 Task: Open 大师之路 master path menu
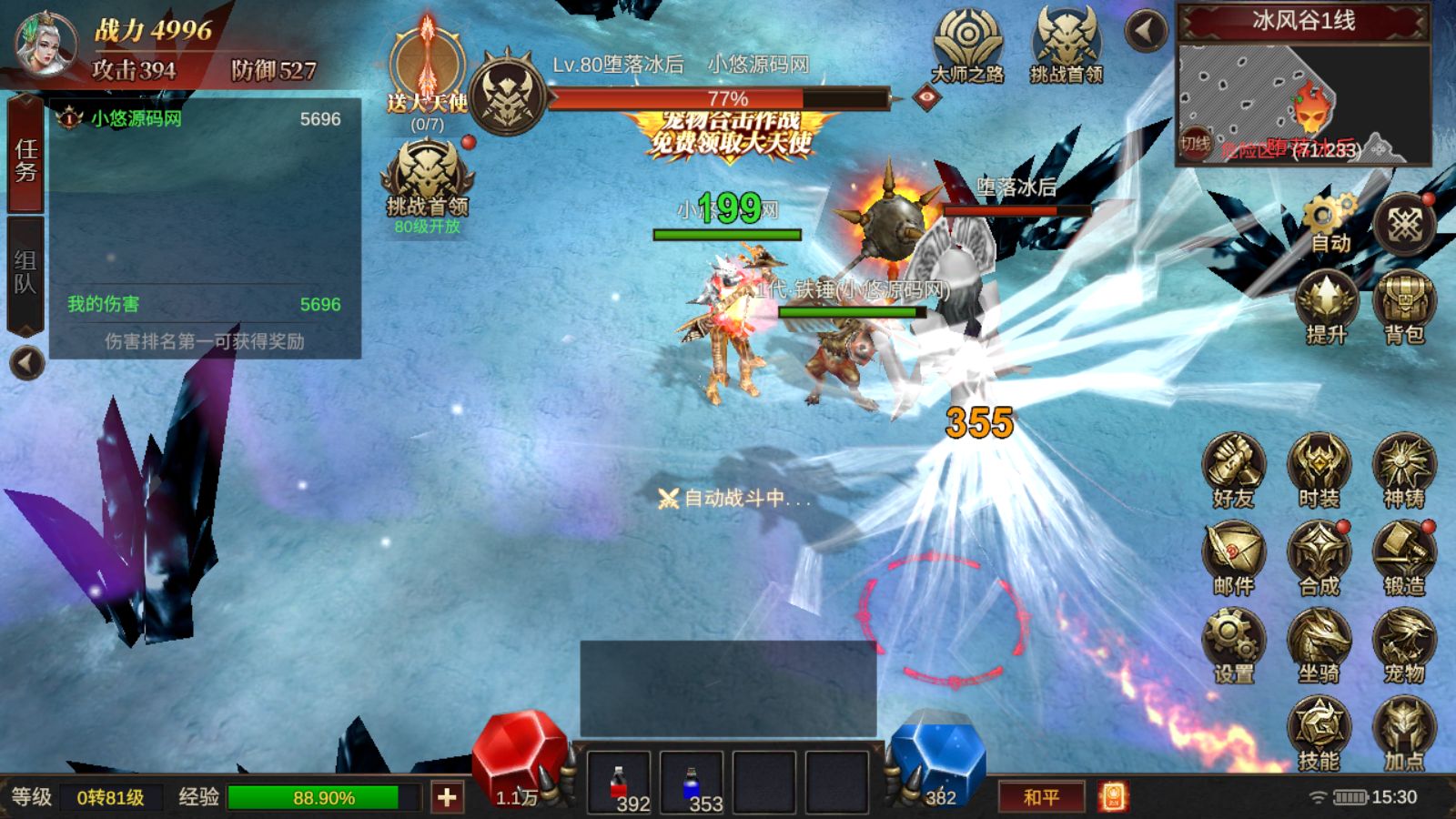coord(967,45)
